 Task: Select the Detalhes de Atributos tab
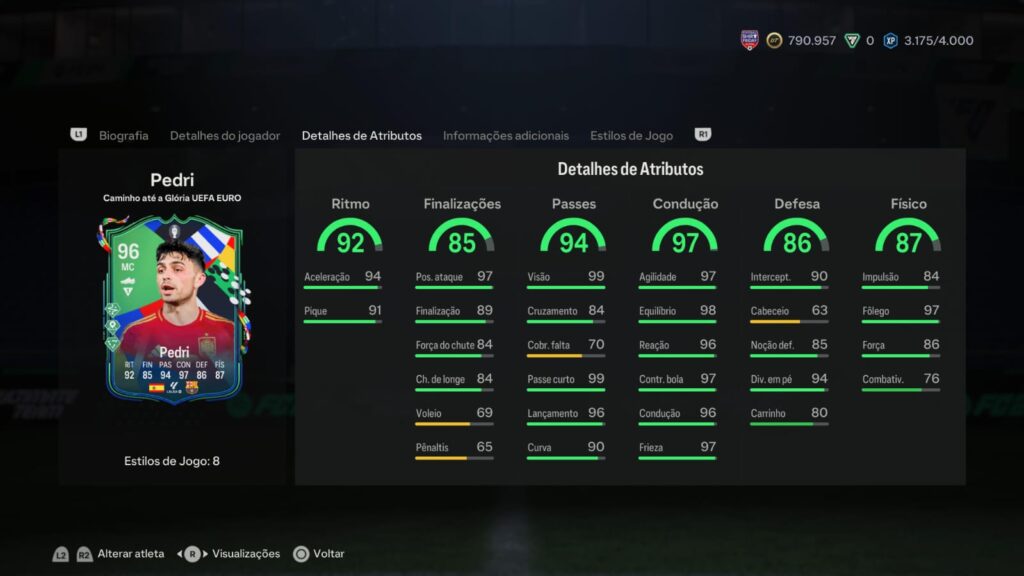tap(361, 135)
